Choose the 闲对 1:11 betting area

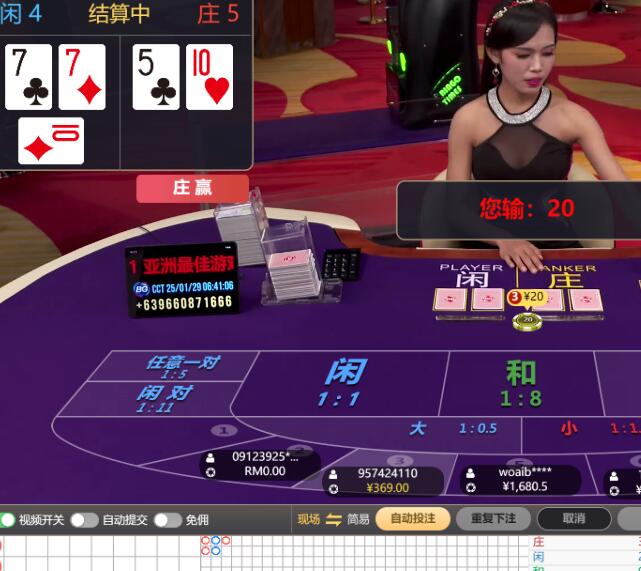[x=163, y=398]
